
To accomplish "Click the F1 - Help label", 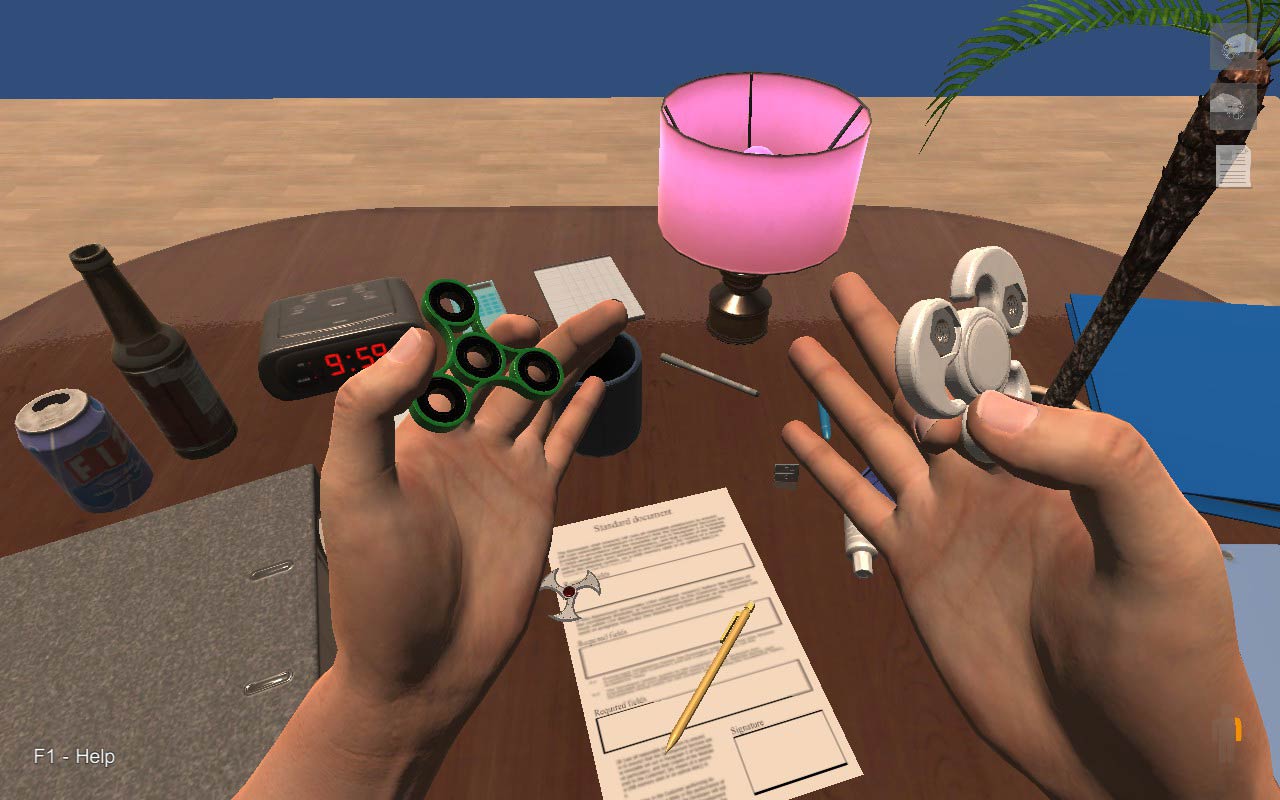I will tap(73, 757).
